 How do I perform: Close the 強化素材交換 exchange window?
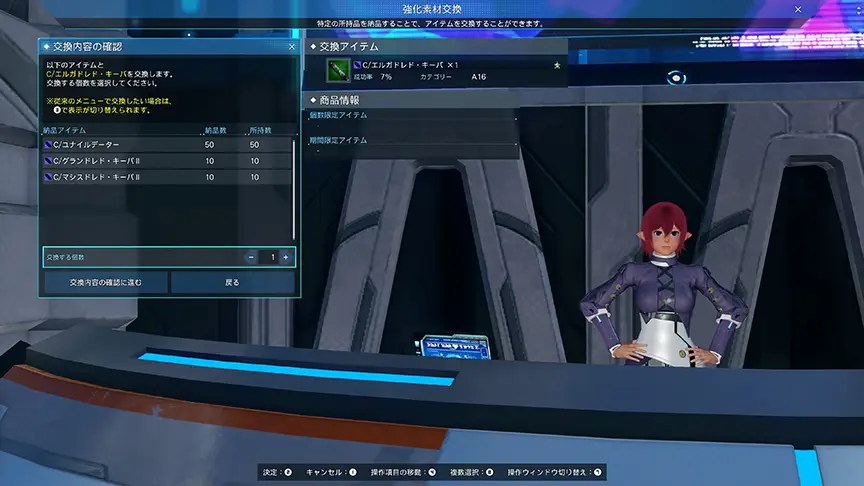click(x=797, y=9)
